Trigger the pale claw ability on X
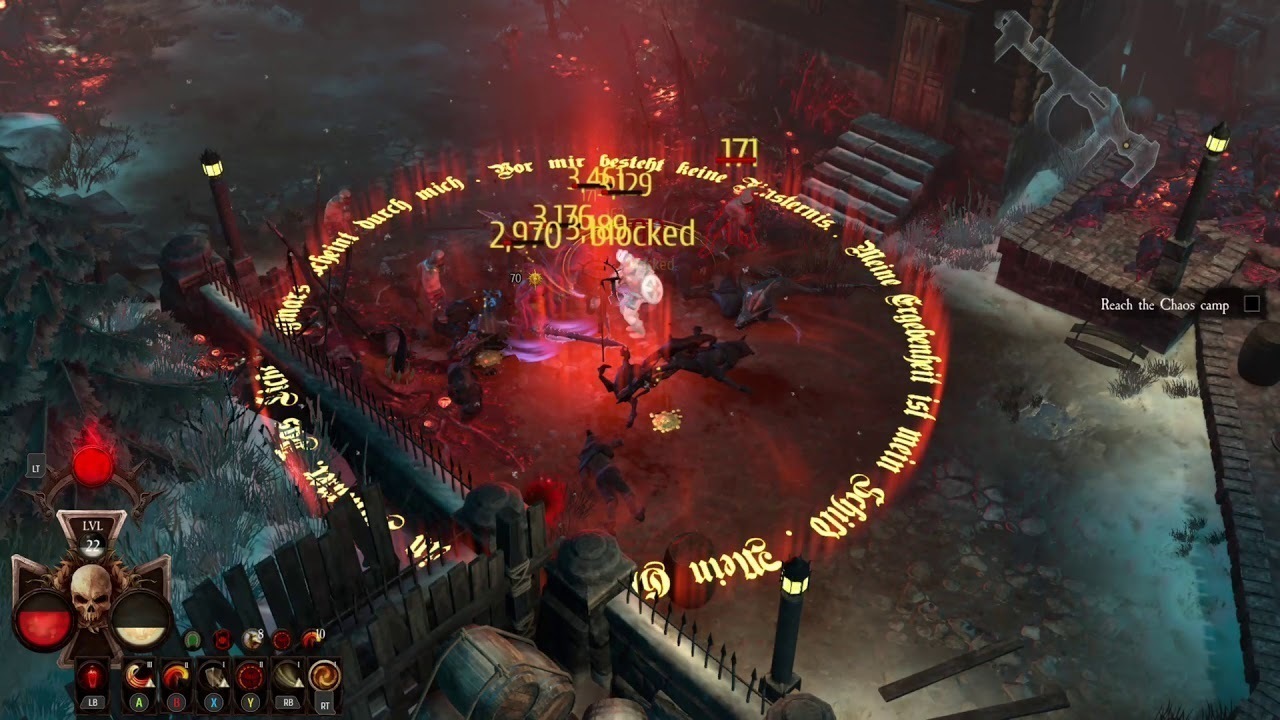 point(213,675)
